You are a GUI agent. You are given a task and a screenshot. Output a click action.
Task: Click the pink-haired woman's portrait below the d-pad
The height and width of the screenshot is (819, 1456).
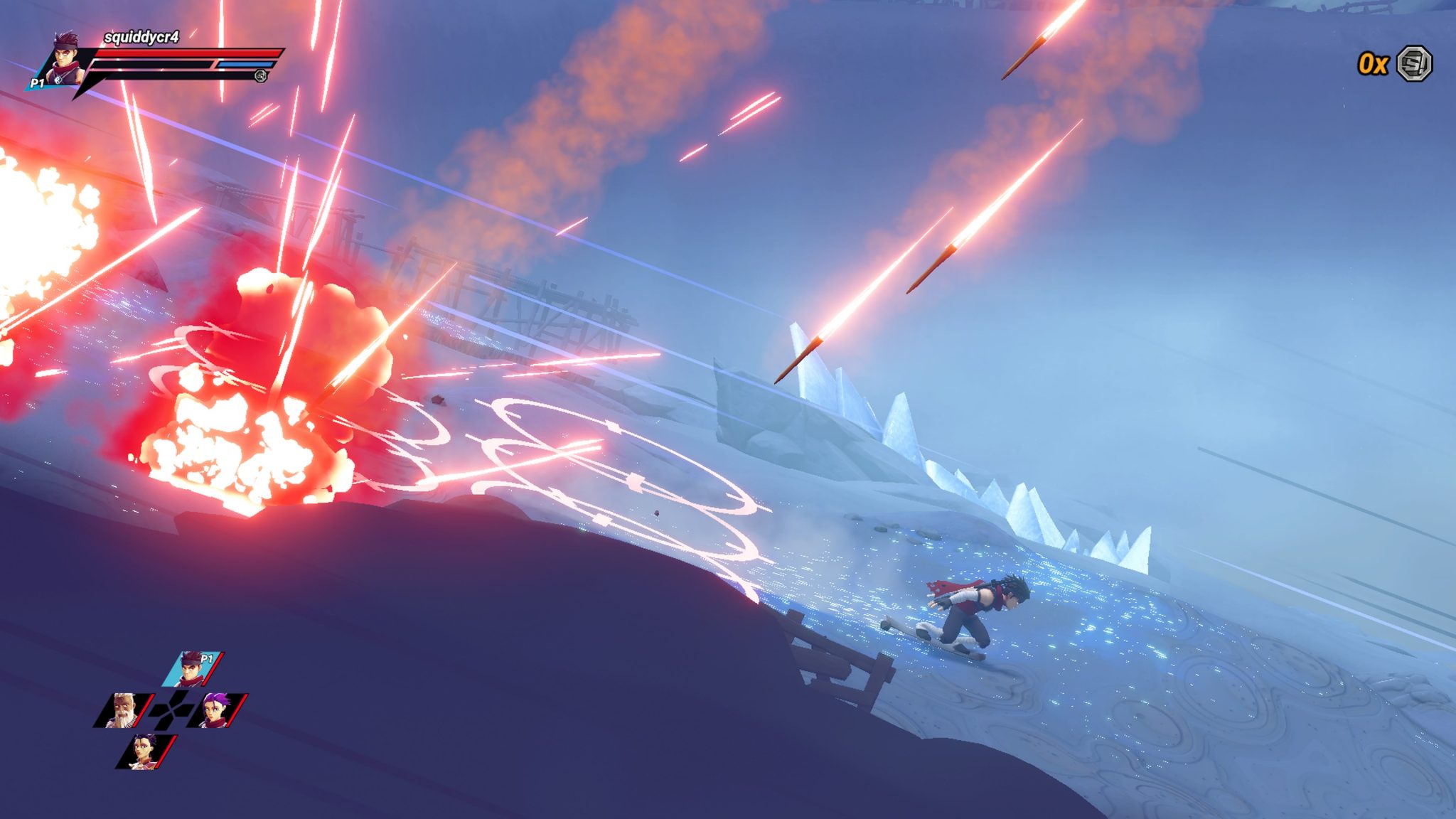tap(144, 751)
